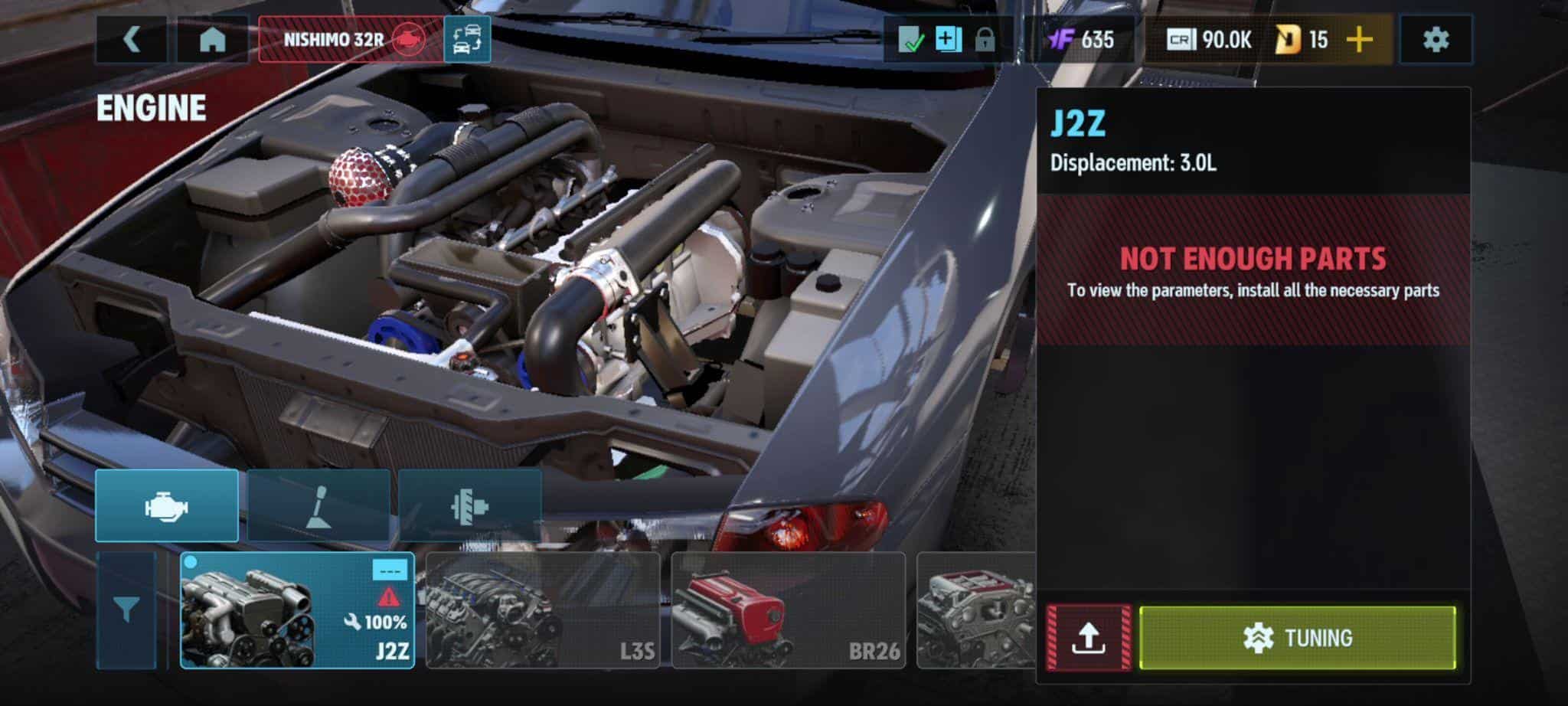The height and width of the screenshot is (706, 1568).
Task: Select the J2Z engine card
Action: [297, 610]
